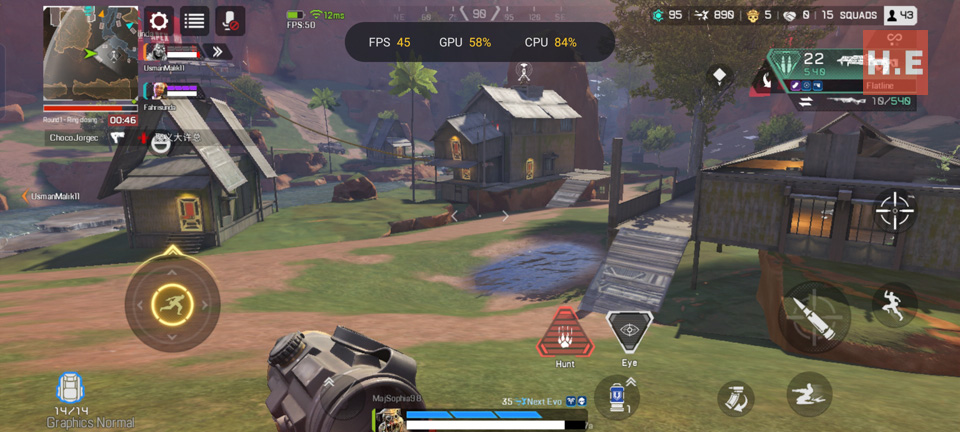This screenshot has height=432, width=960.
Task: Fire weapon using the bullet button
Action: pyautogui.click(x=814, y=317)
